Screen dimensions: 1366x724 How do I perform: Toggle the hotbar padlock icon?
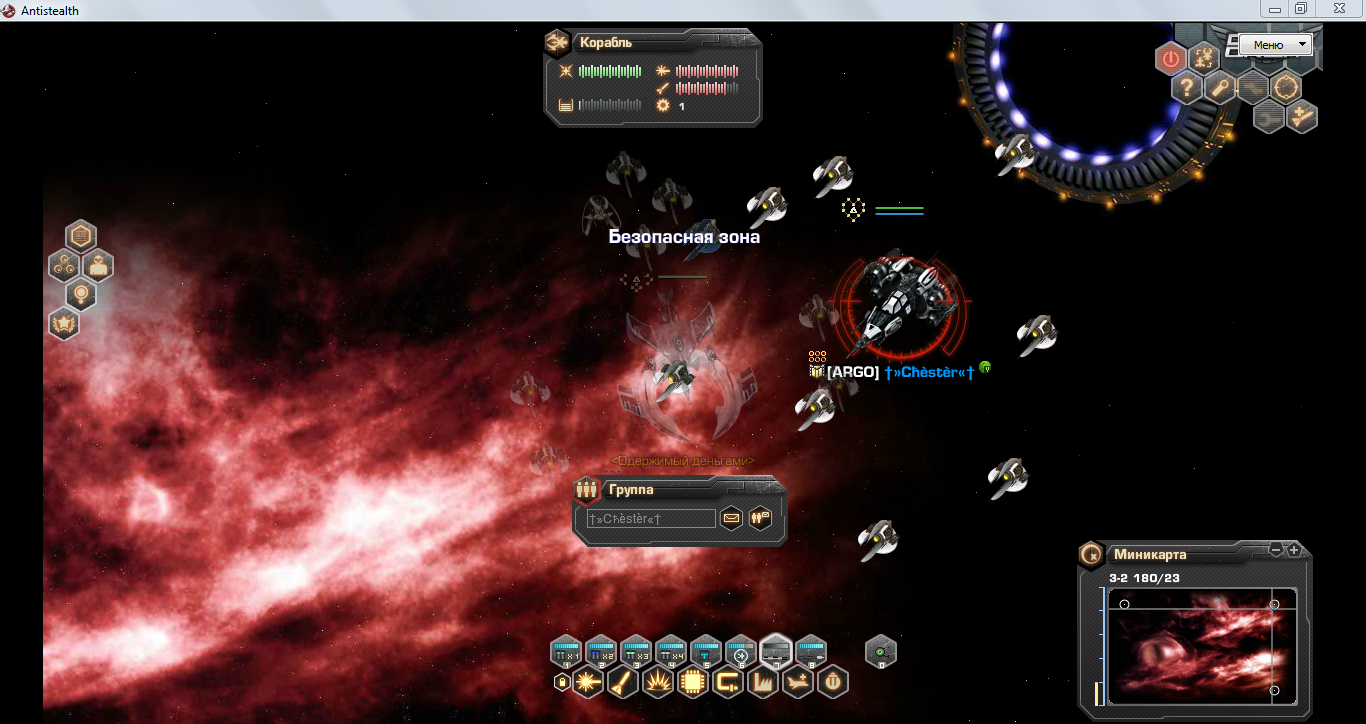562,683
